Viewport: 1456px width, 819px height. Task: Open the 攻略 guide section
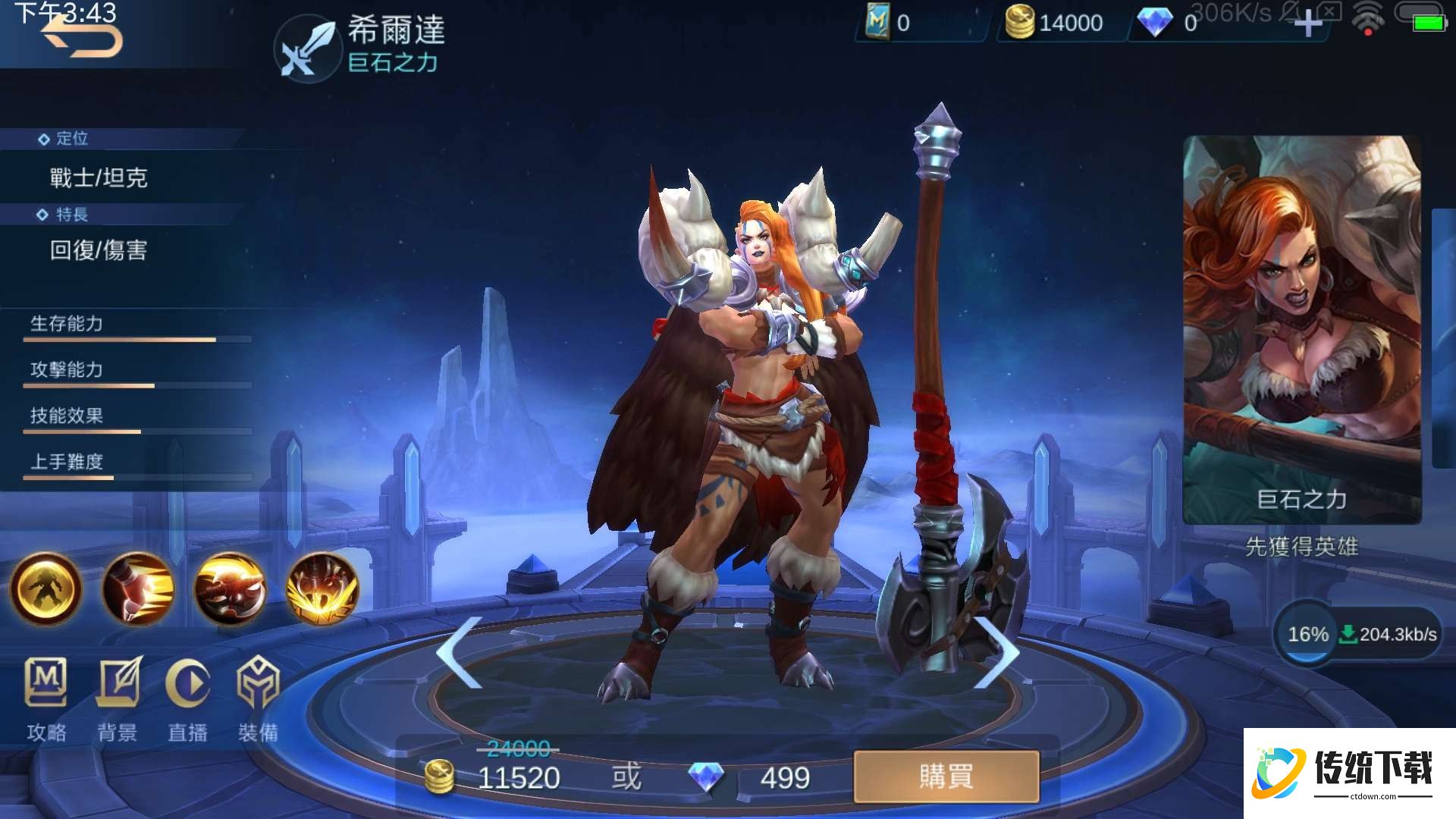pyautogui.click(x=46, y=699)
